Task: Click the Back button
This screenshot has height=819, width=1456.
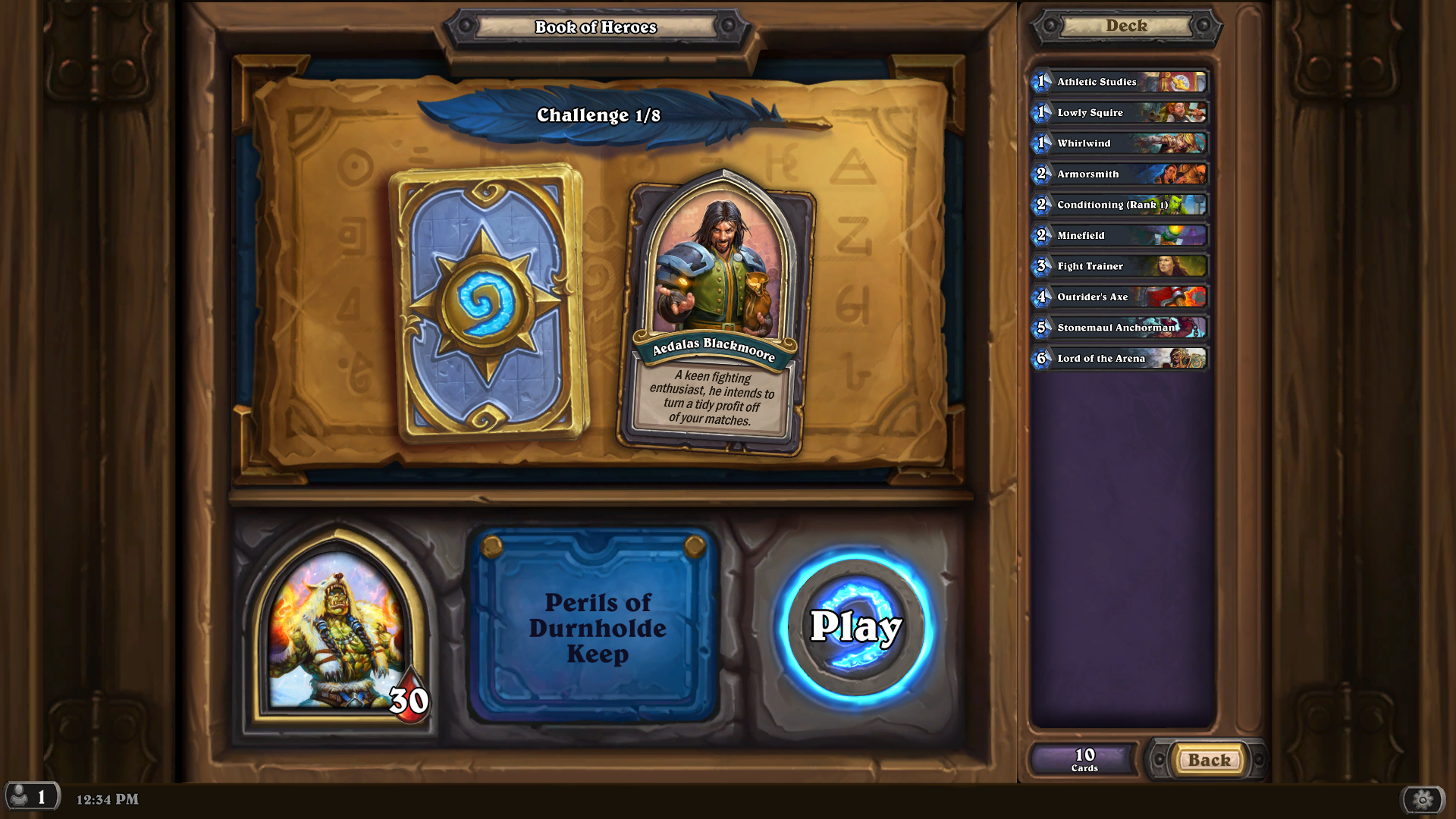Action: pos(1209,760)
